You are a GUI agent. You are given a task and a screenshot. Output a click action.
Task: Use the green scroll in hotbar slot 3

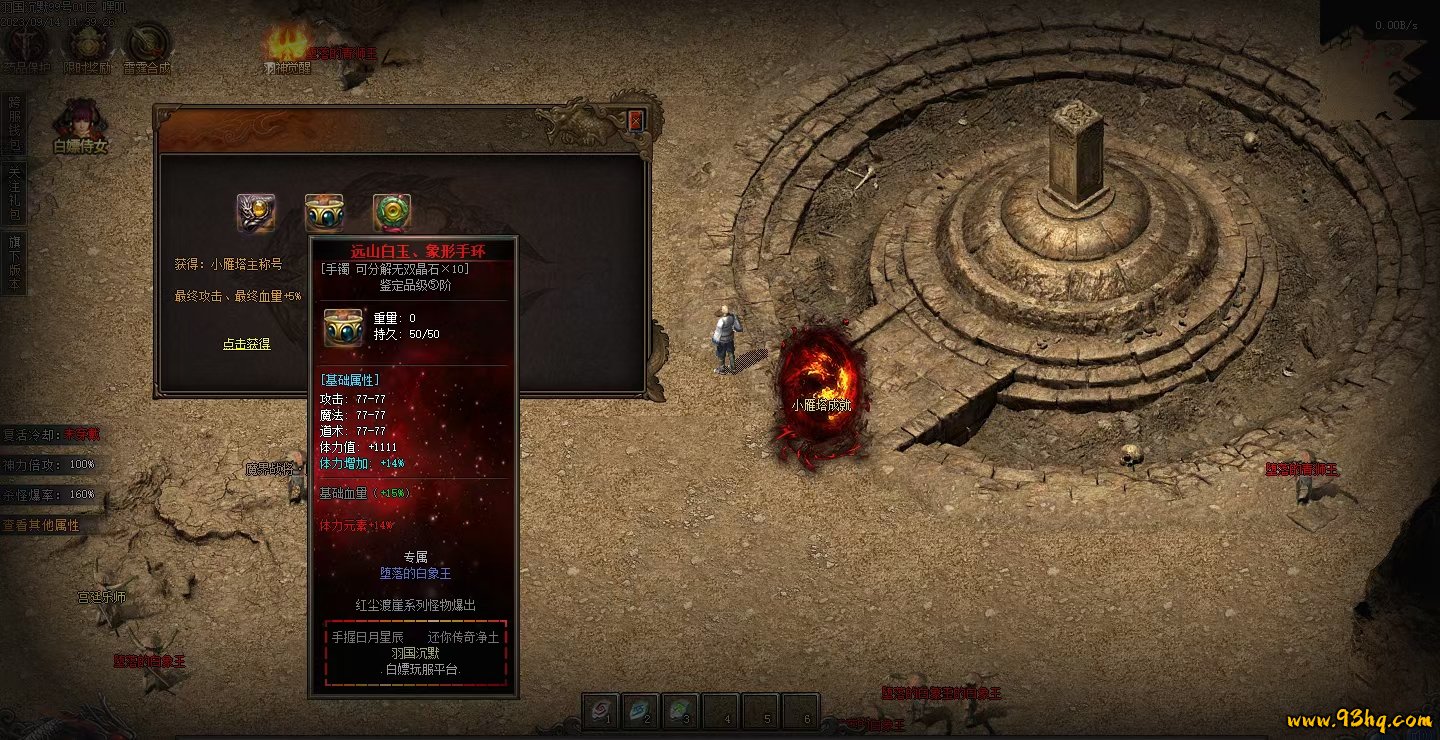(x=680, y=711)
